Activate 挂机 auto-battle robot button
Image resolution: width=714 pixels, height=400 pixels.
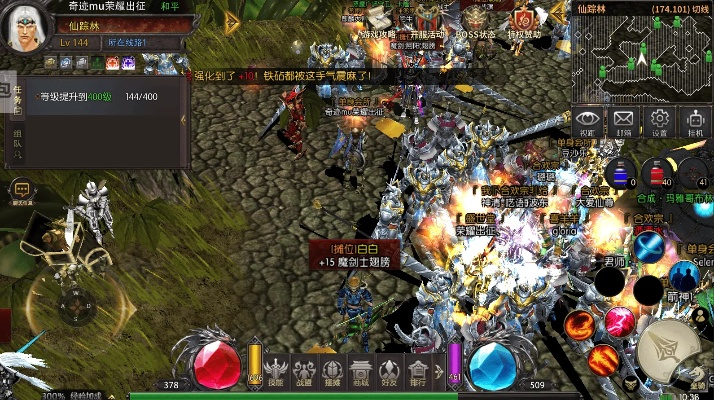click(695, 122)
